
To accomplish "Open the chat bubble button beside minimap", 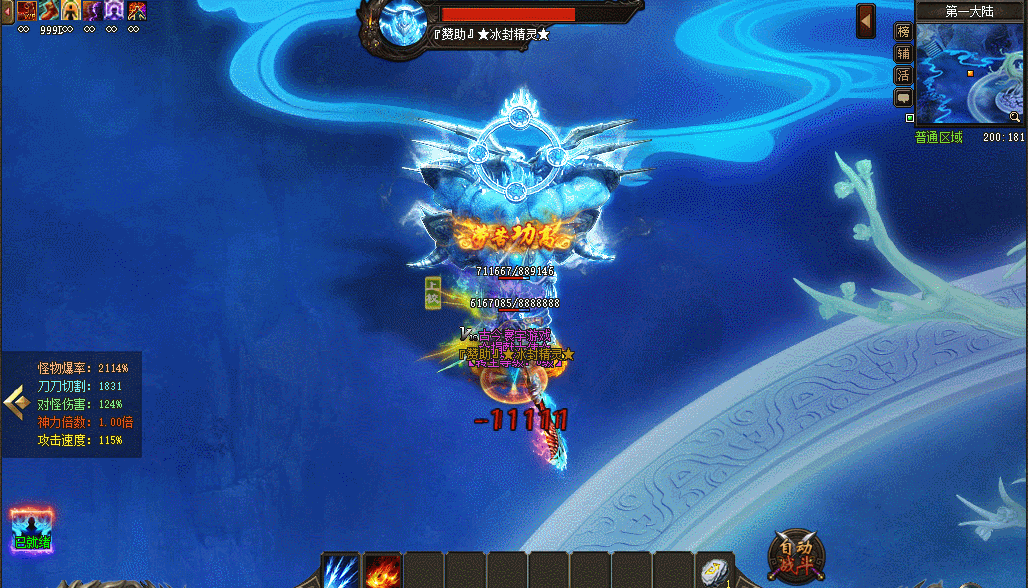I will (903, 97).
